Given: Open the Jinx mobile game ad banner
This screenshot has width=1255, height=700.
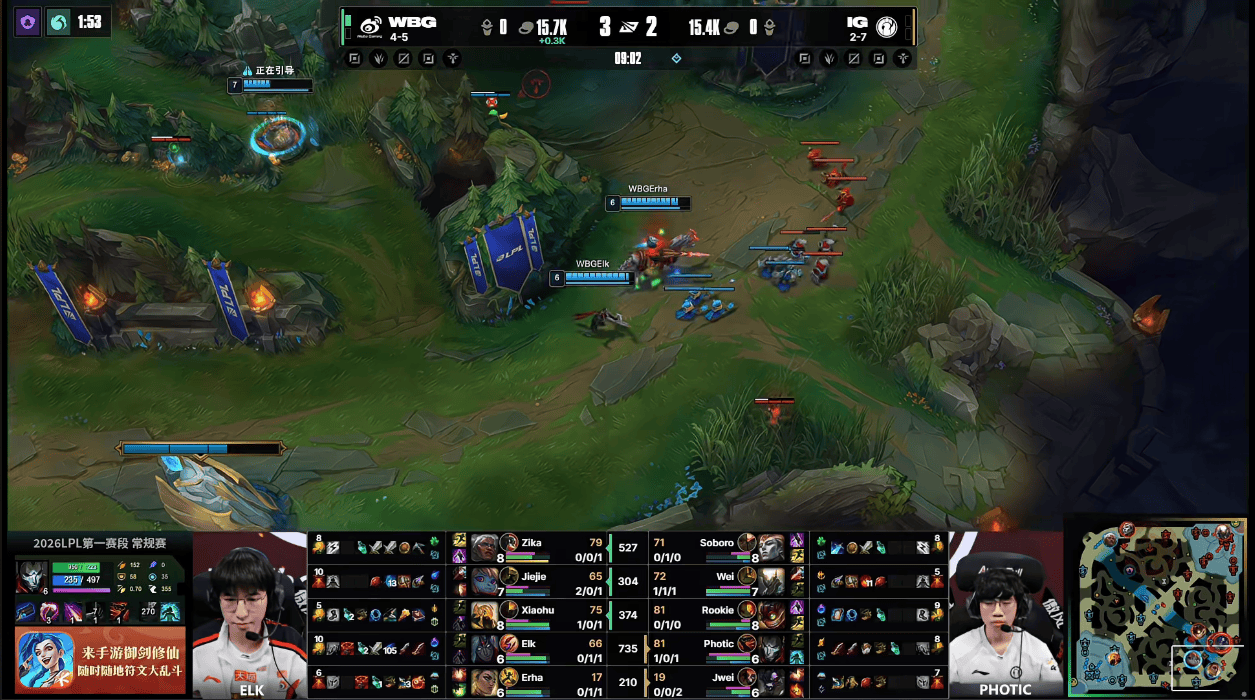Looking at the screenshot, I should [100, 658].
